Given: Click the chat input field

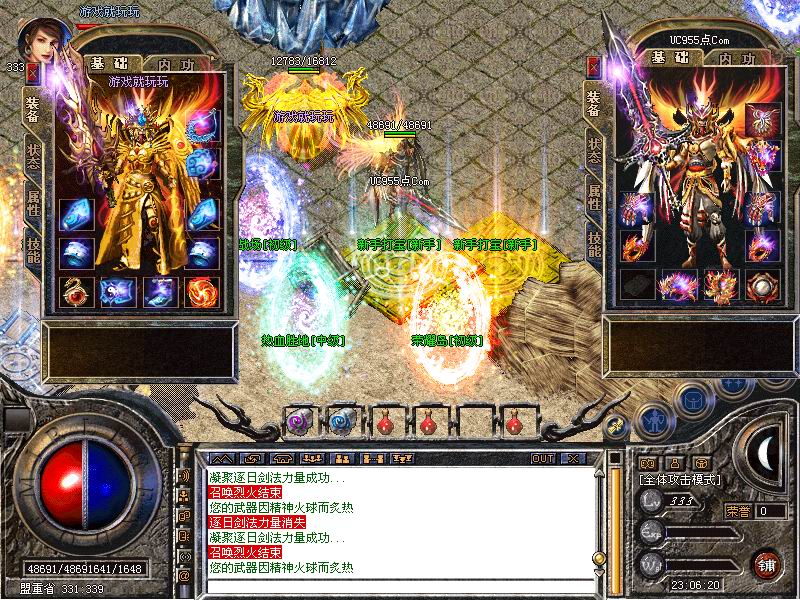Looking at the screenshot, I should [x=400, y=587].
